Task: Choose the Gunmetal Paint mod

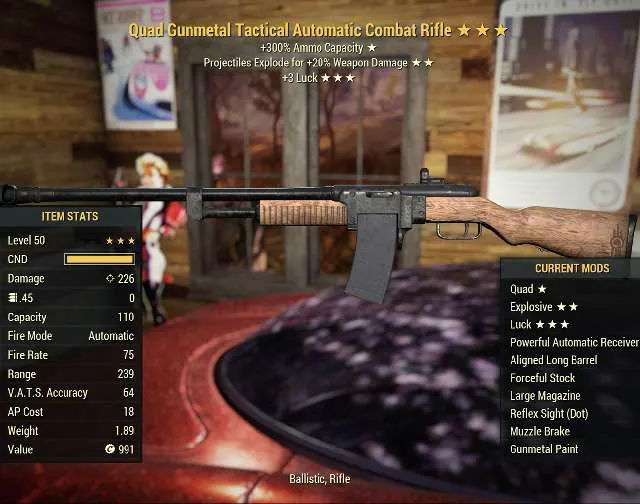Action: click(x=544, y=450)
